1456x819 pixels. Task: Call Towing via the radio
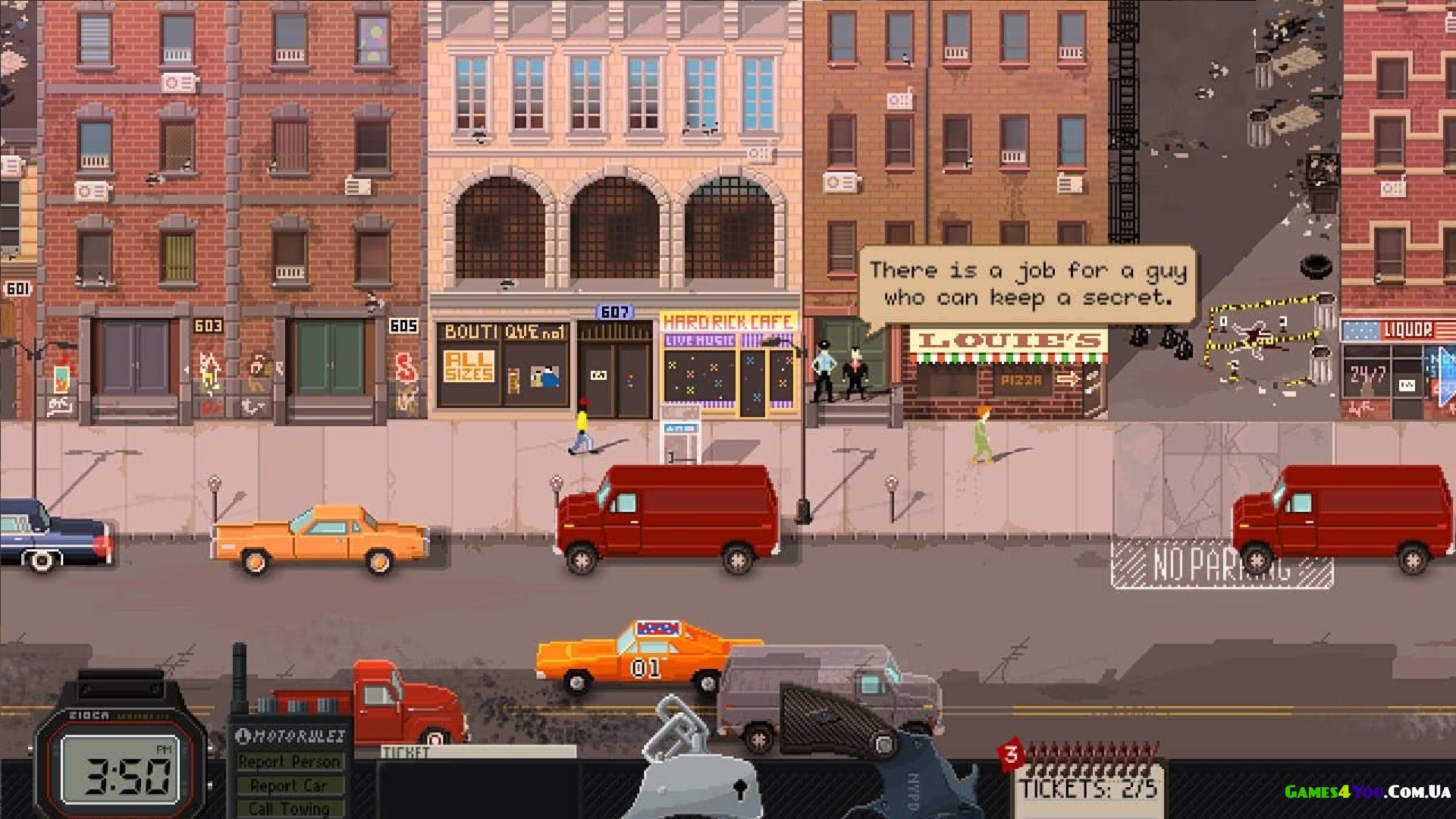[289, 808]
